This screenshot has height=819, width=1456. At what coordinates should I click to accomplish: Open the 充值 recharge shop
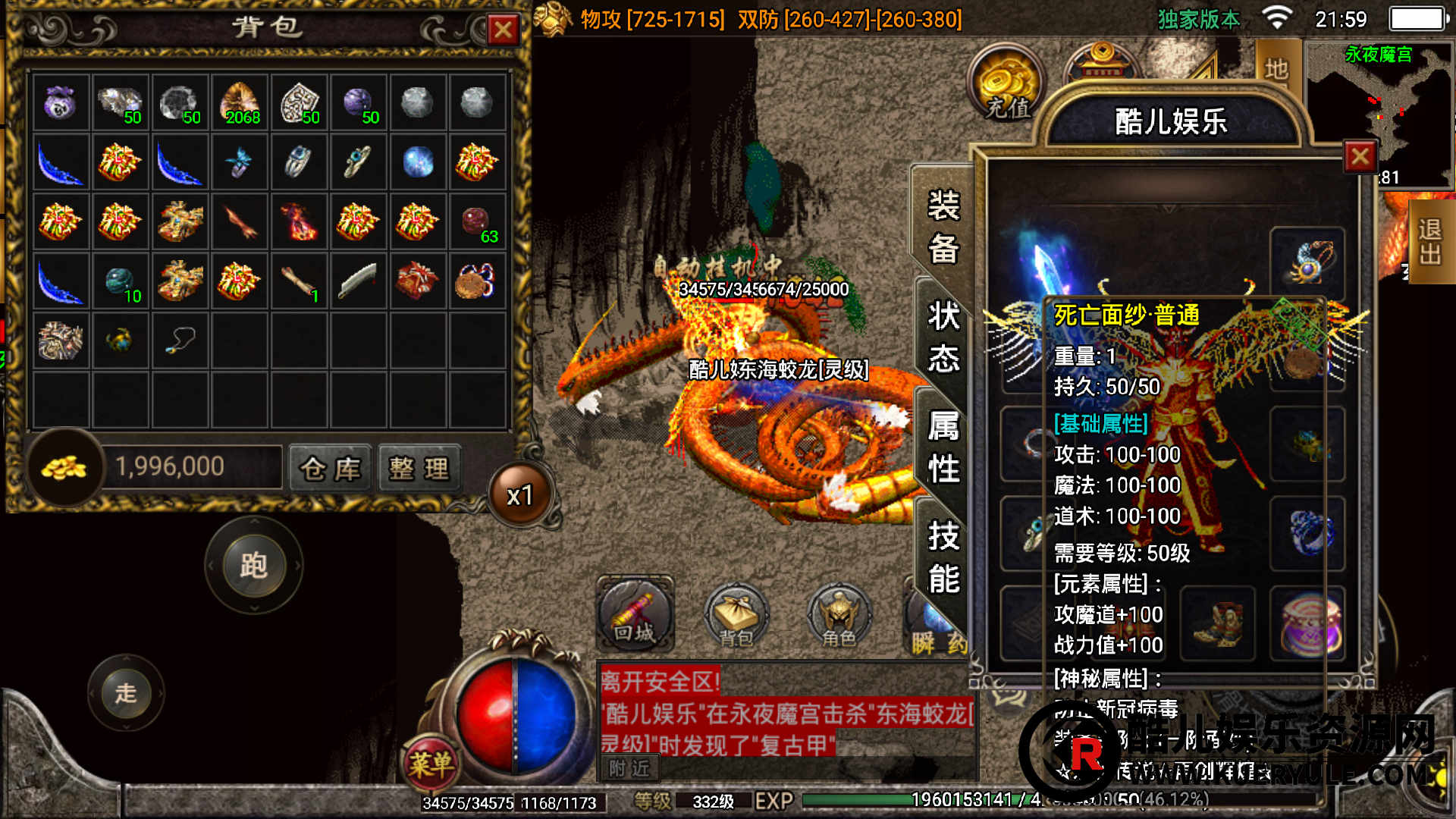click(1008, 84)
